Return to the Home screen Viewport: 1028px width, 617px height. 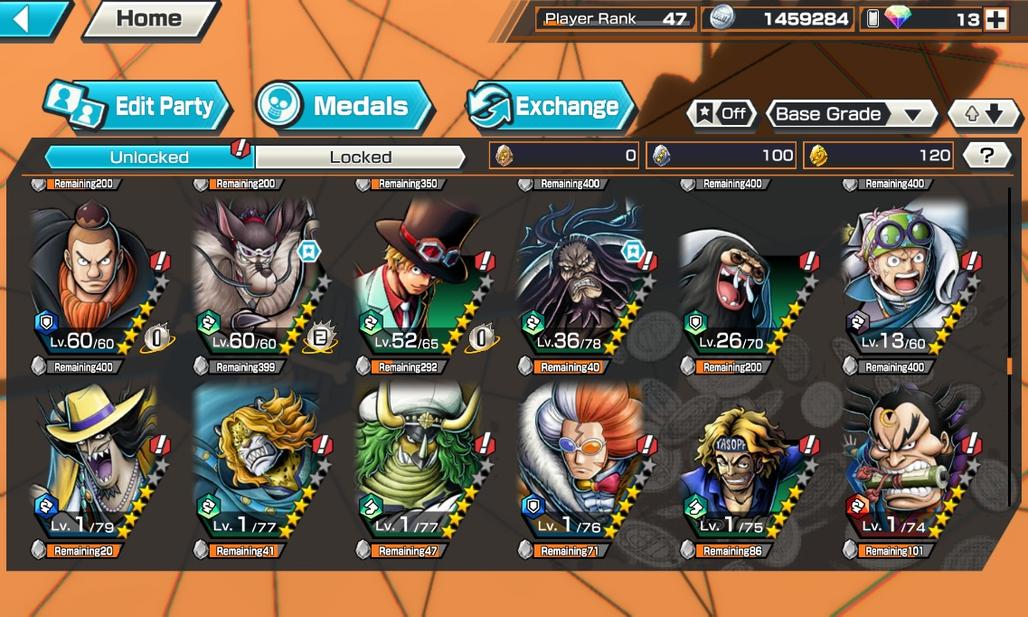point(150,18)
